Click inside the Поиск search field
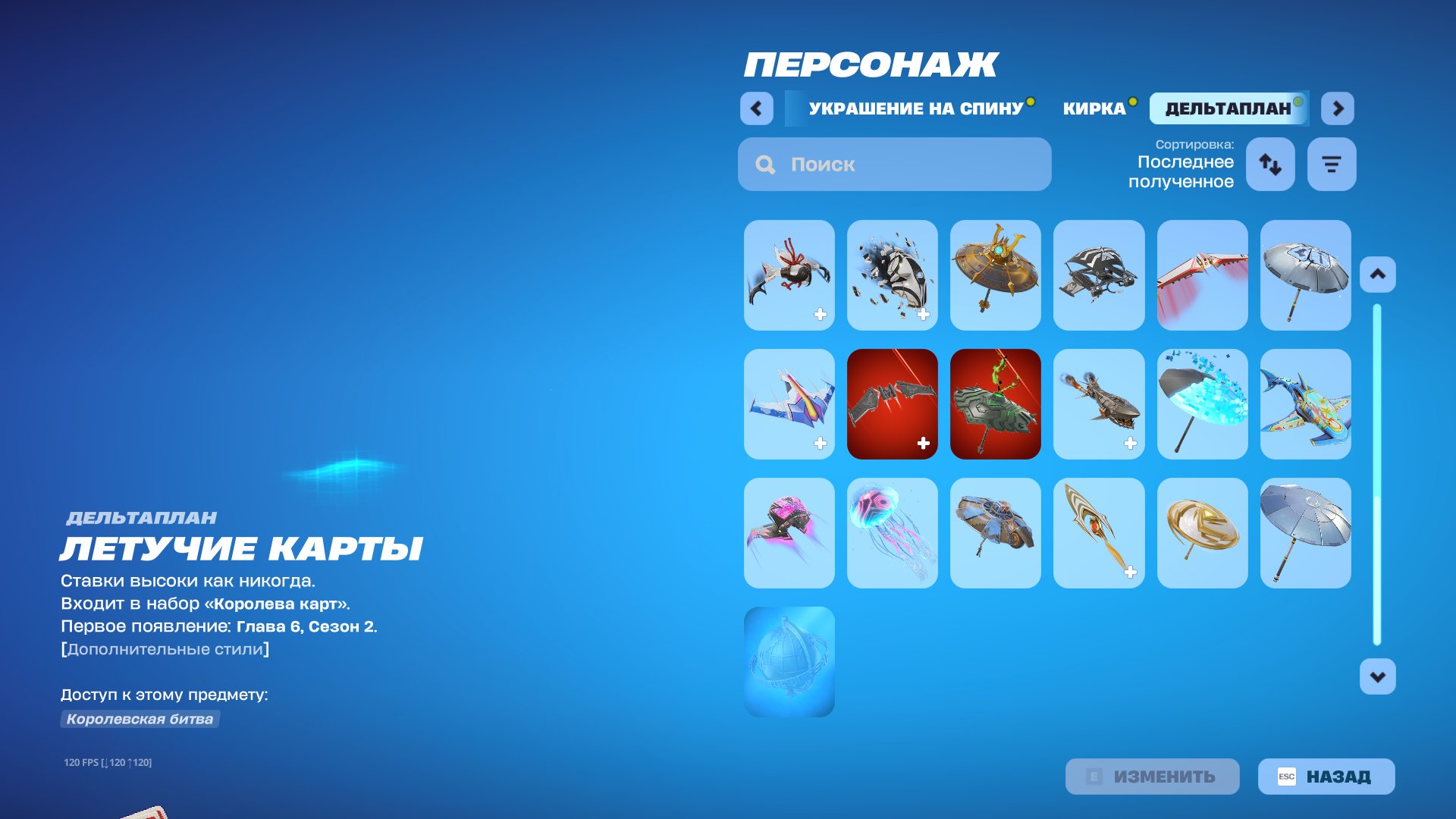The height and width of the screenshot is (819, 1456). pos(895,164)
